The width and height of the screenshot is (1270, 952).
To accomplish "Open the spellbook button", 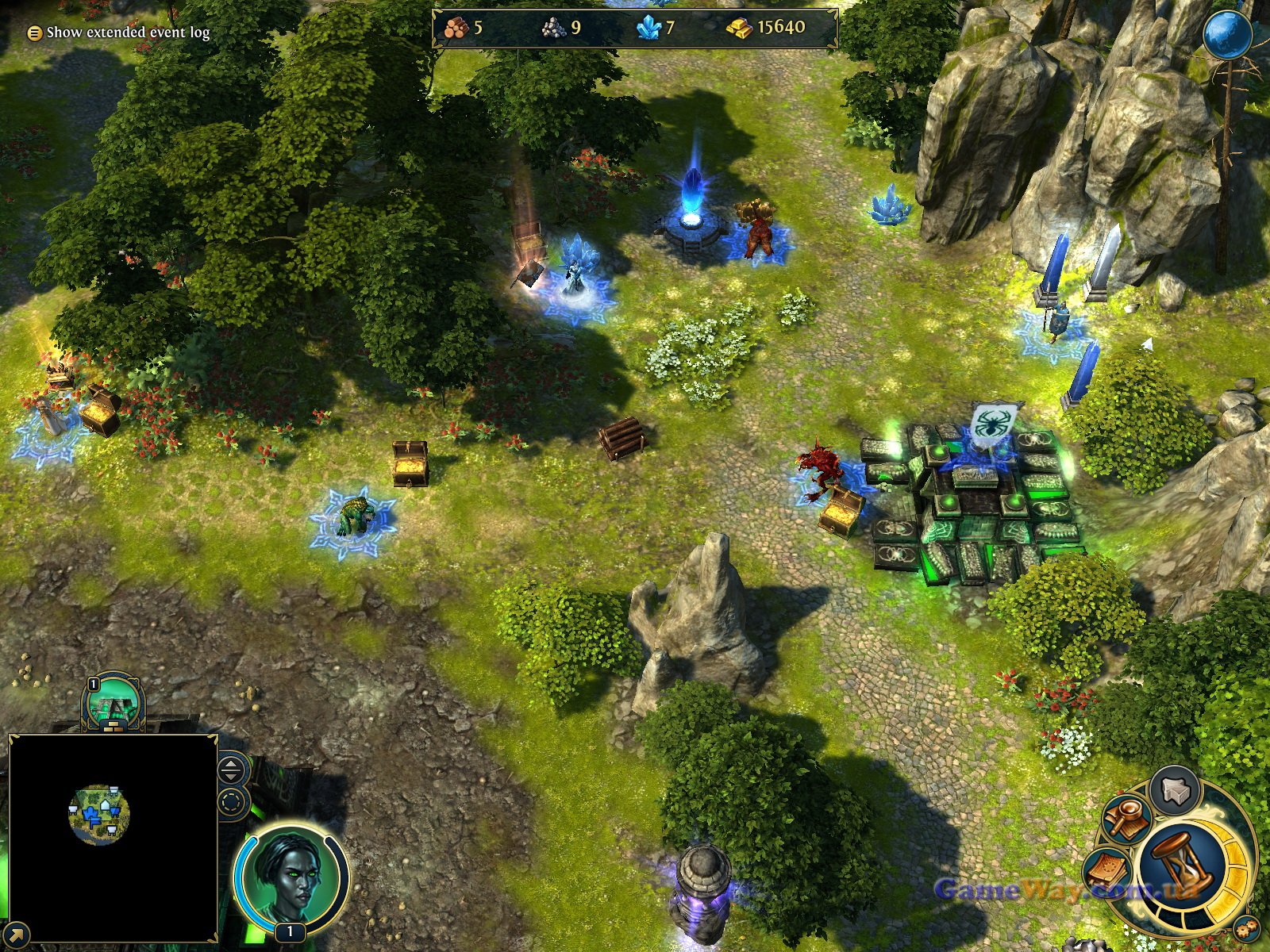I will click(x=1110, y=871).
